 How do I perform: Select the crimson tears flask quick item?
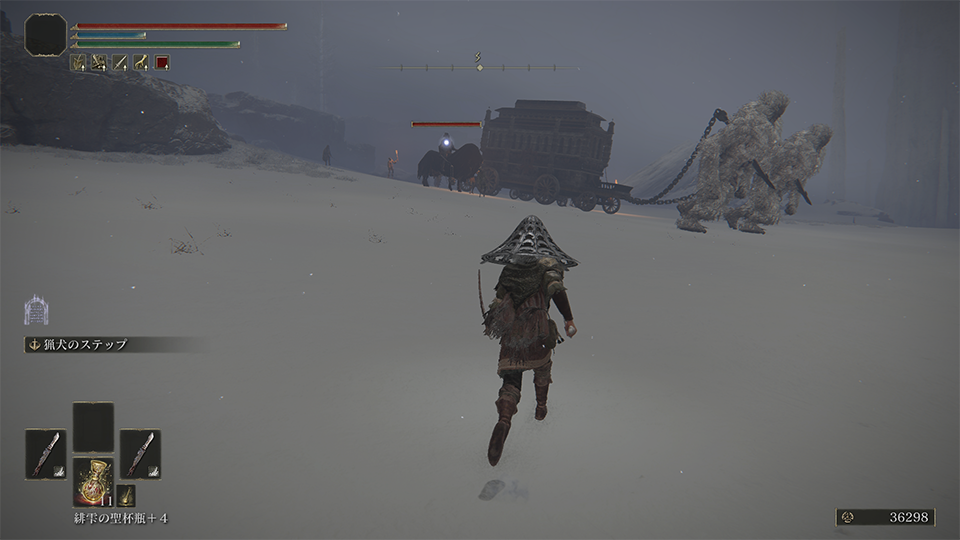(93, 480)
